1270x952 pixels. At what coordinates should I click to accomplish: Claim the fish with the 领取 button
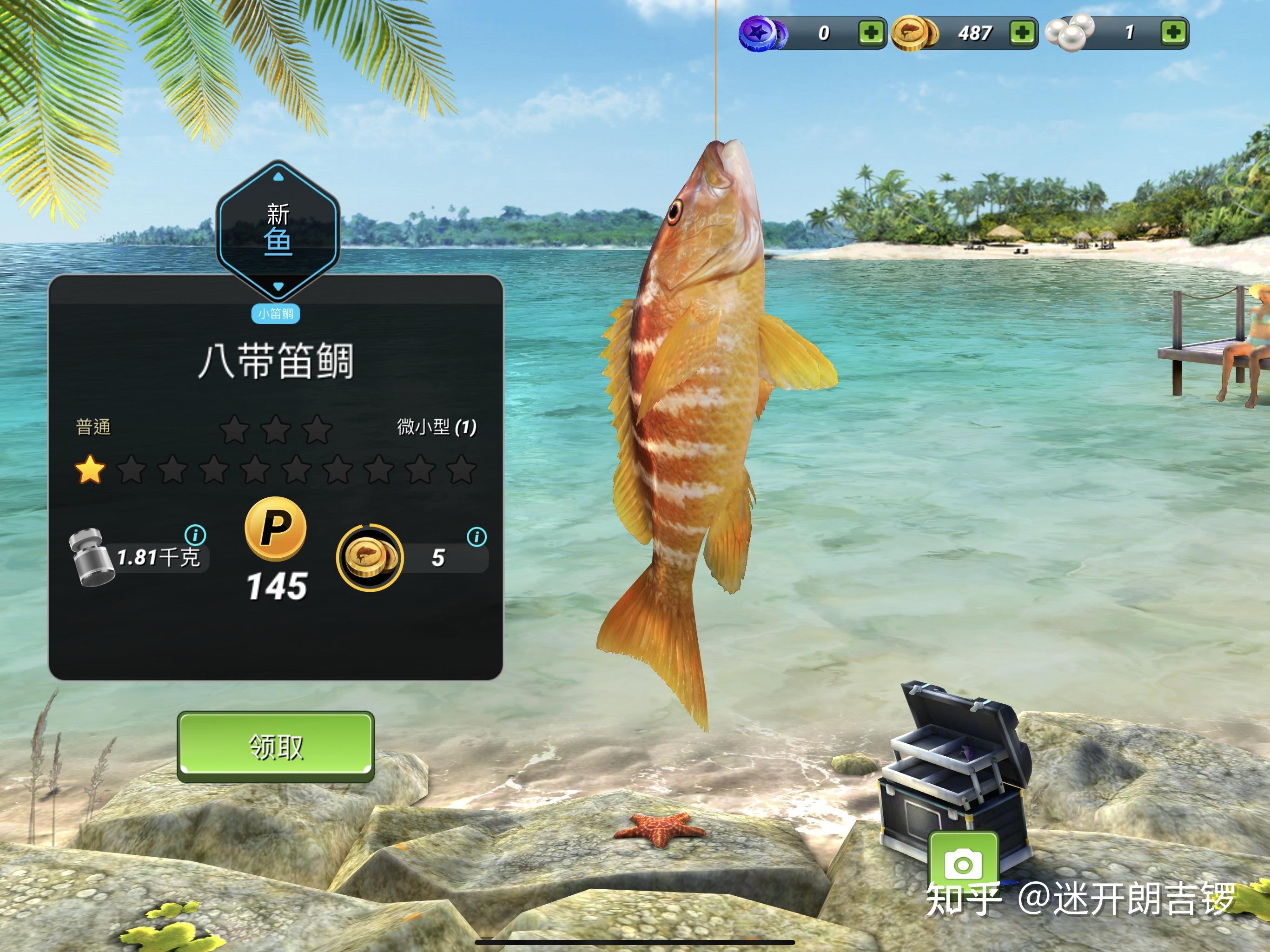(x=276, y=747)
